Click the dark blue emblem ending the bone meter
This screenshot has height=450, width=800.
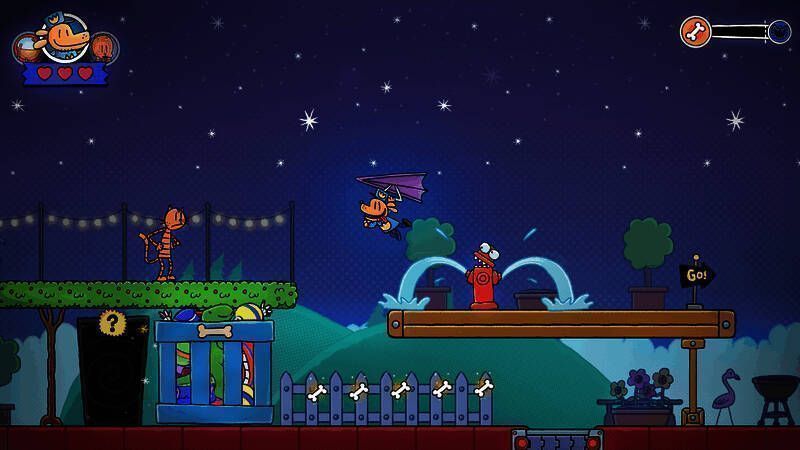(779, 32)
